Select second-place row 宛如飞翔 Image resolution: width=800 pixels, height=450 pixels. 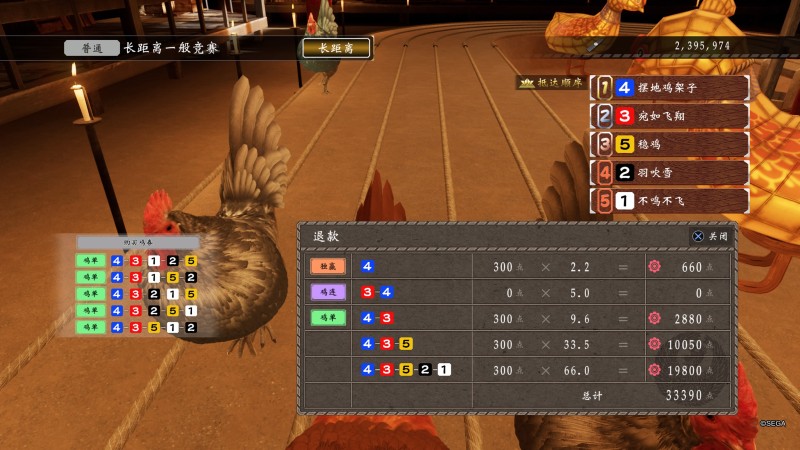click(669, 116)
